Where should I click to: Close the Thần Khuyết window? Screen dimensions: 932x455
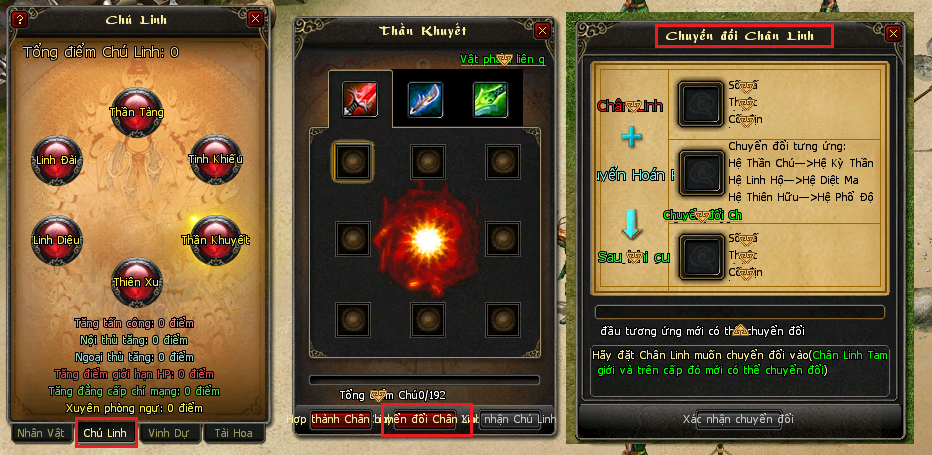pos(542,30)
